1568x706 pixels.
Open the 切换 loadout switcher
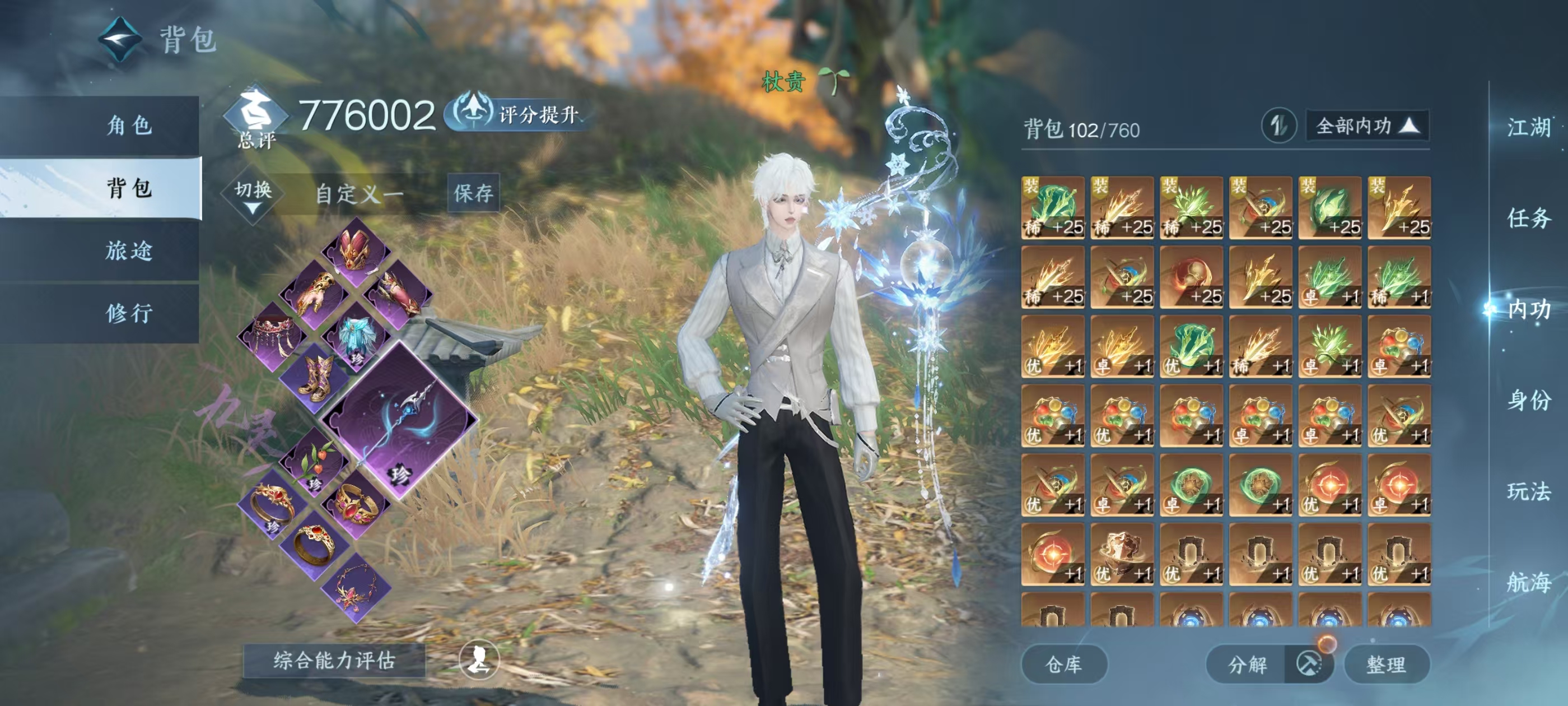tap(253, 195)
